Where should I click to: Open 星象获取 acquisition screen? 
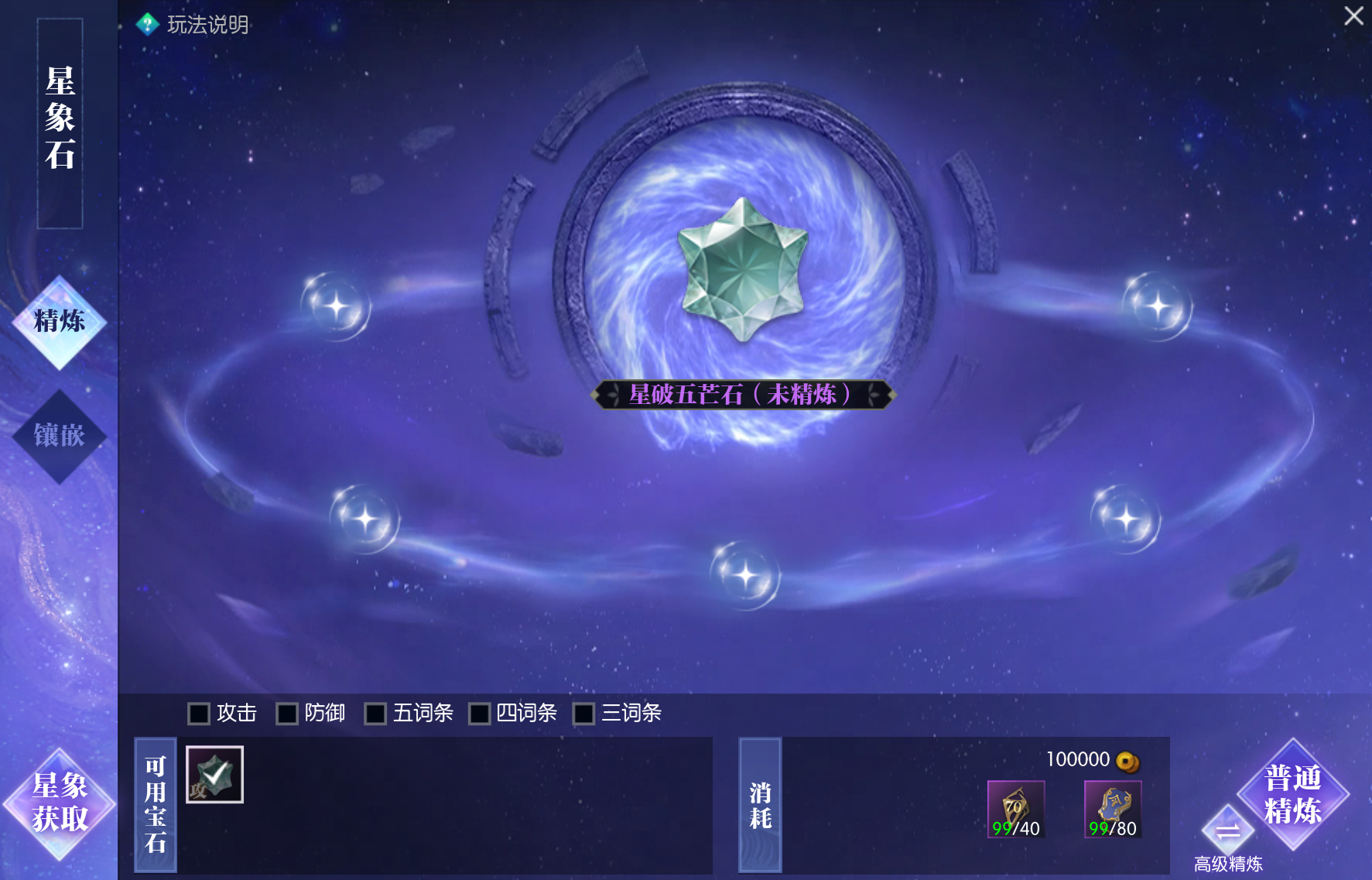(60, 803)
